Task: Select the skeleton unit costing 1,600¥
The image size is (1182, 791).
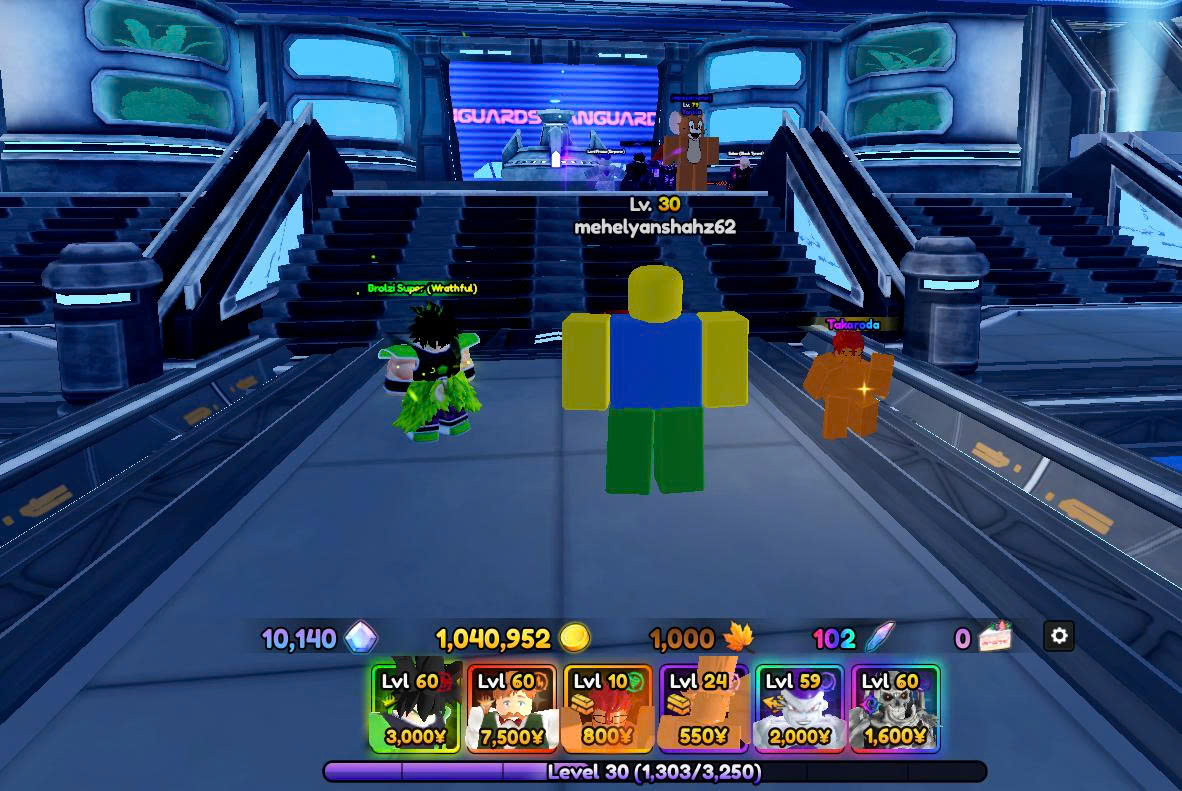Action: [894, 708]
